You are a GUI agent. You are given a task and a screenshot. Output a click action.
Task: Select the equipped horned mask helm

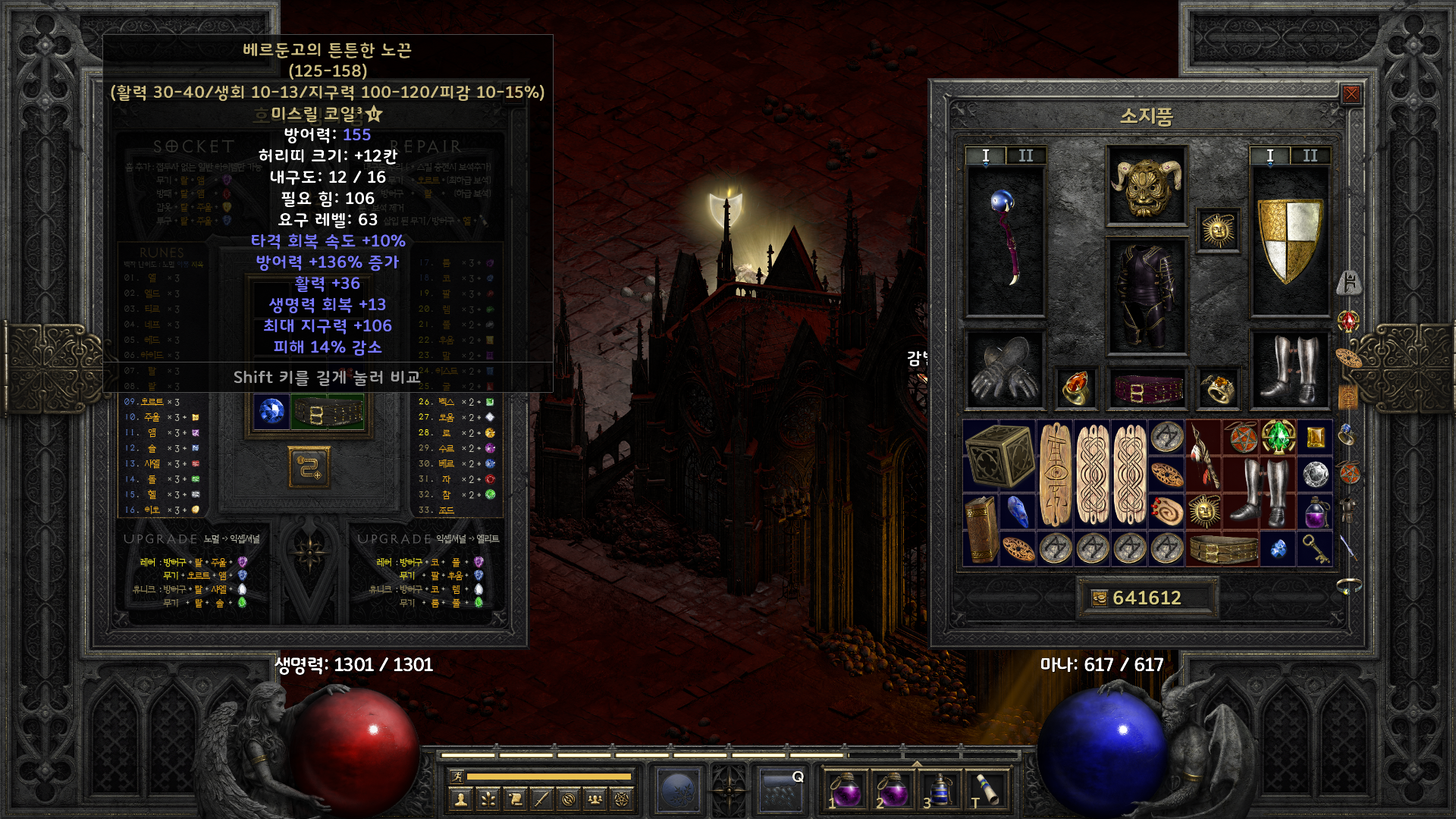click(x=1146, y=186)
